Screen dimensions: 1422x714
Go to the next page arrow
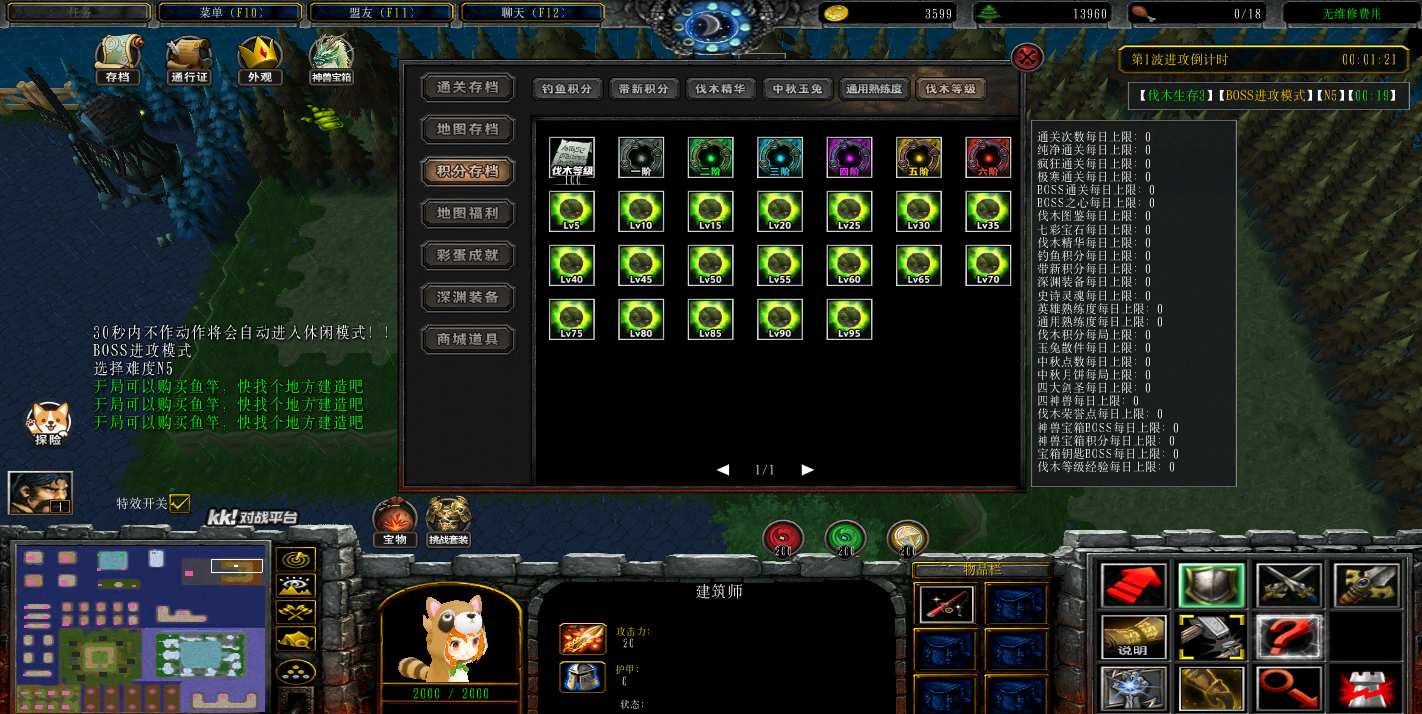[808, 469]
